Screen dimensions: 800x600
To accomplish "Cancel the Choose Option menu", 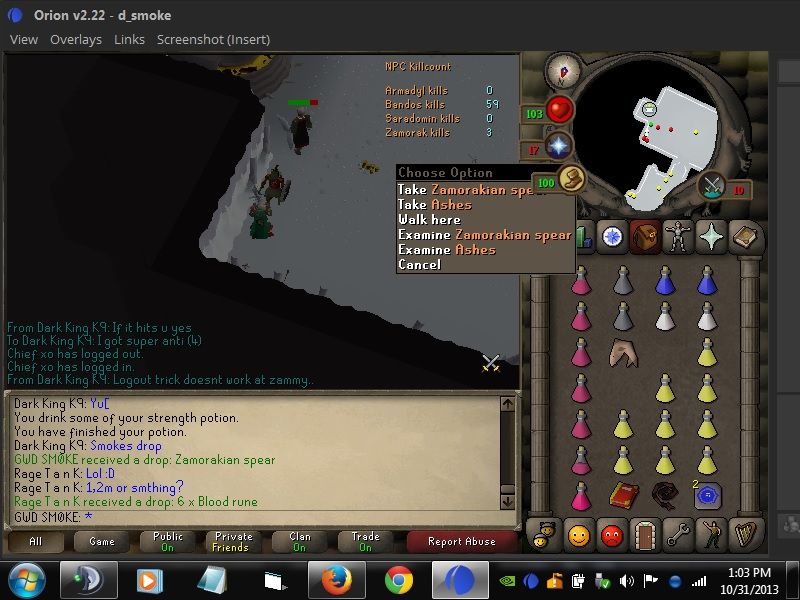I will (419, 264).
